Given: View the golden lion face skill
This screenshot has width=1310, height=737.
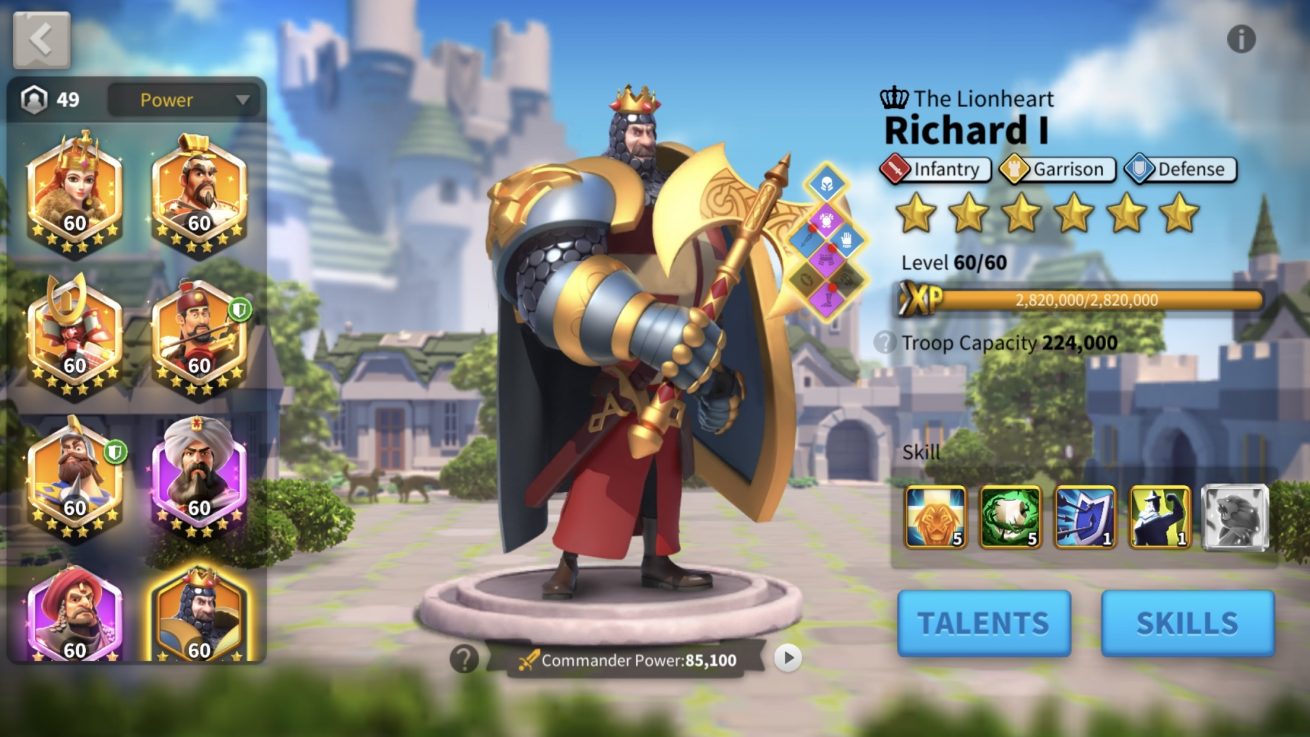Looking at the screenshot, I should [935, 517].
